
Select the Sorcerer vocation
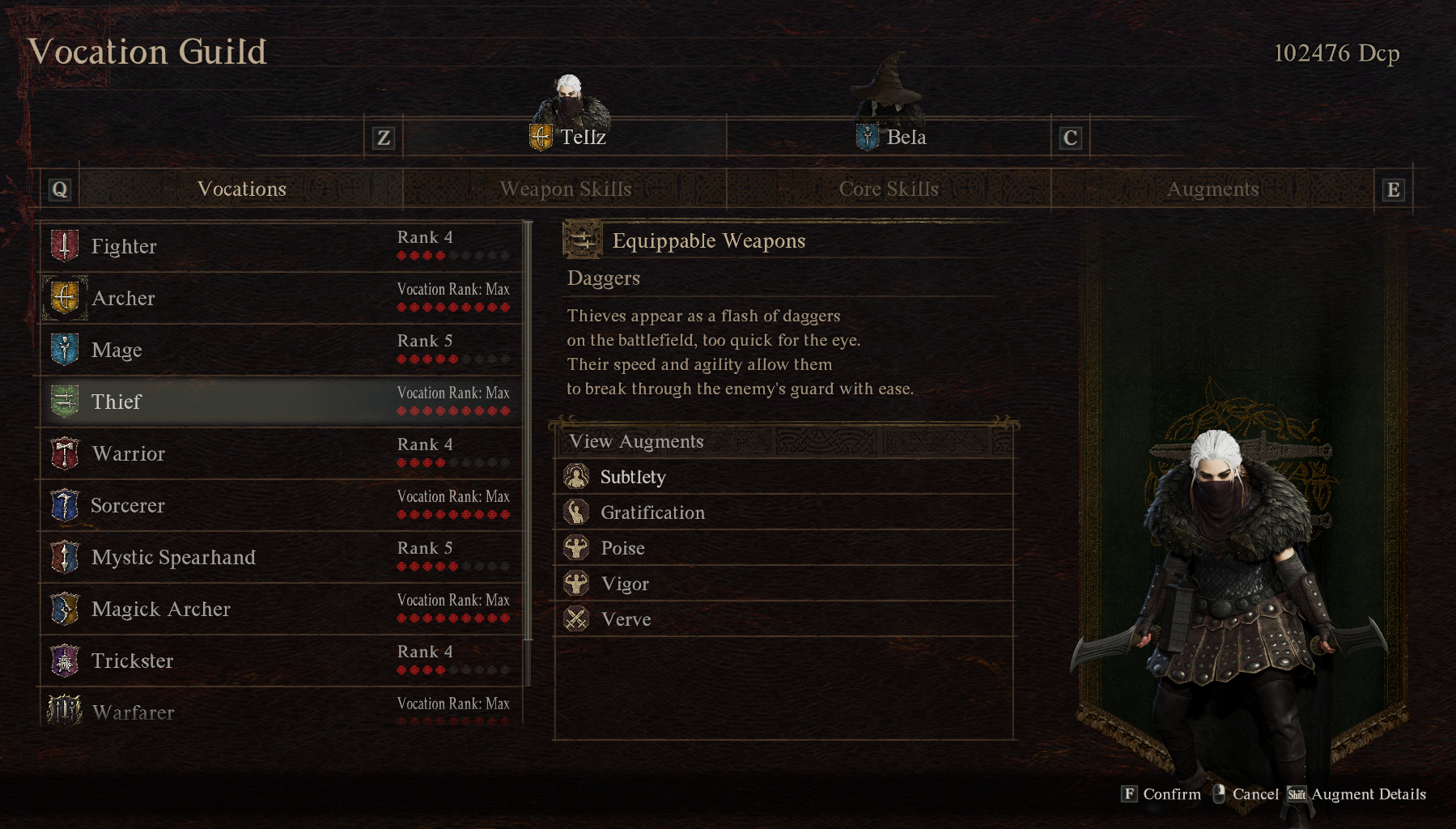(279, 505)
